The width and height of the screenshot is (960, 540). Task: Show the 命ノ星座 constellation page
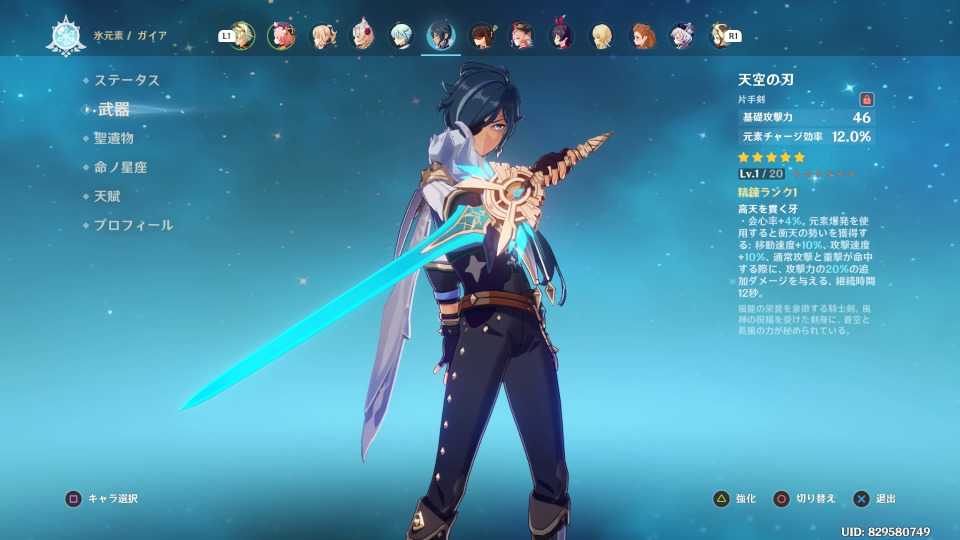point(121,167)
